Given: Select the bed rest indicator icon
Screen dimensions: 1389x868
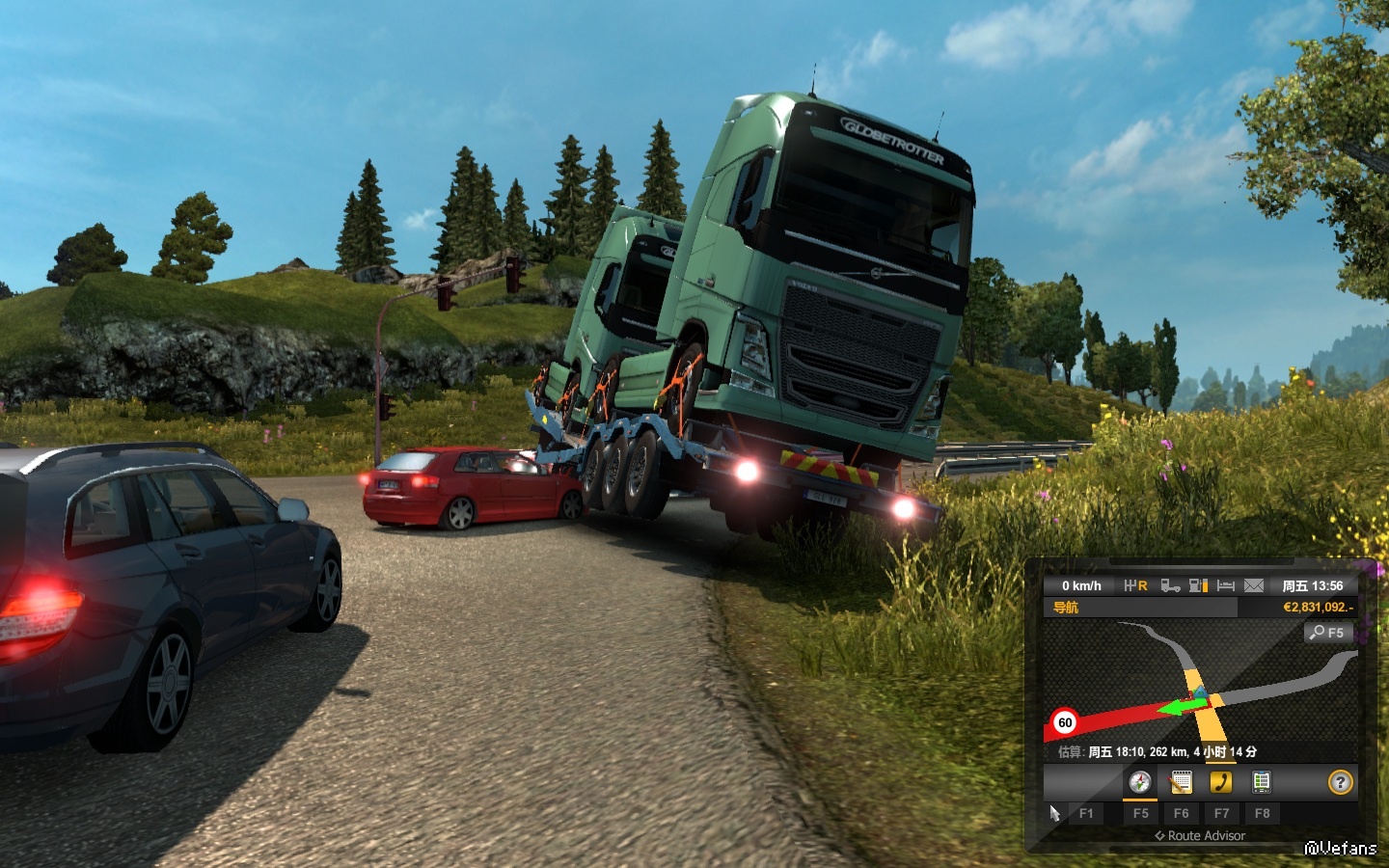Looking at the screenshot, I should click(x=1226, y=585).
